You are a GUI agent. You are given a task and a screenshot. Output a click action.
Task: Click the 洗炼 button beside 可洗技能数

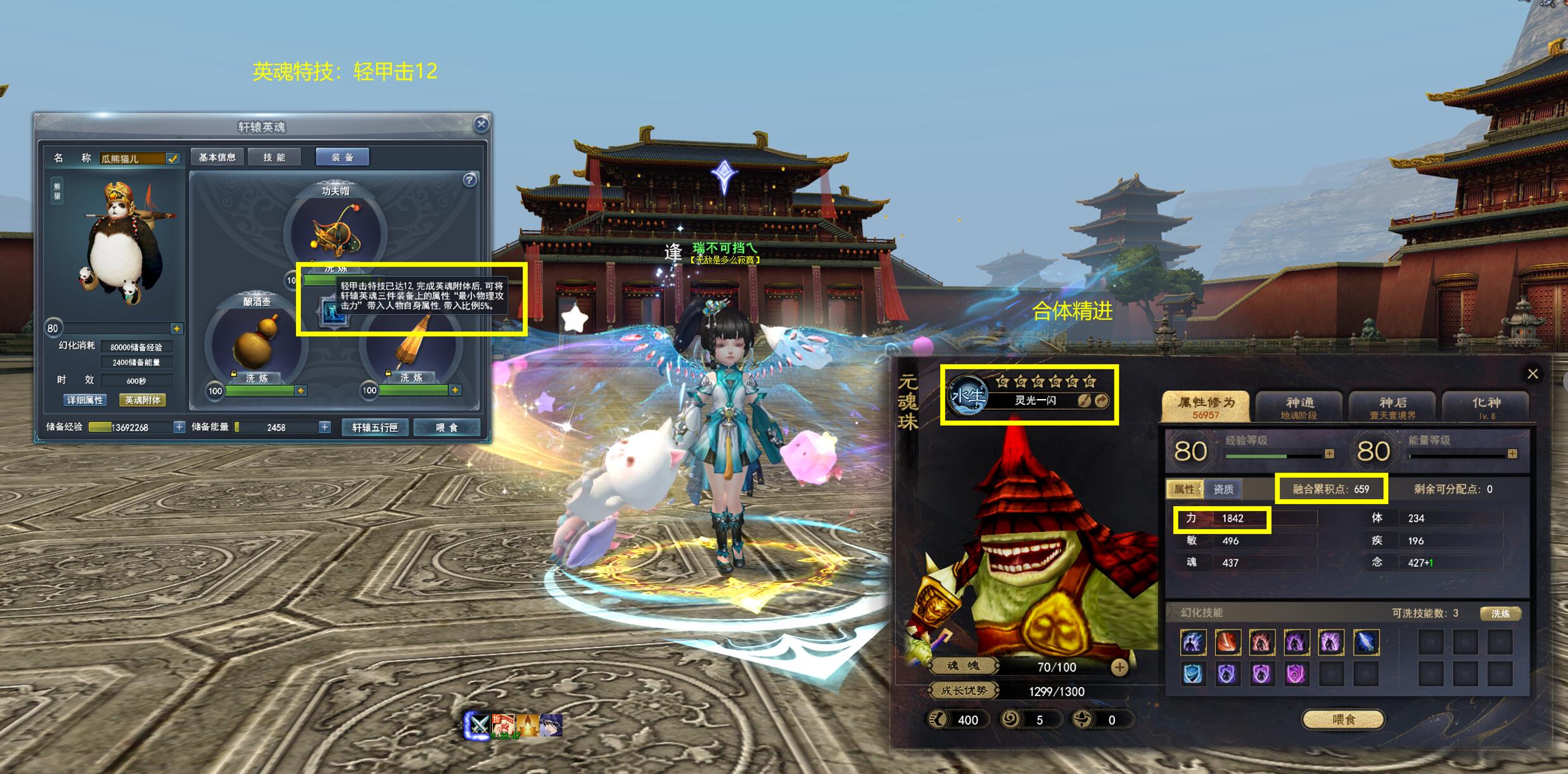[1500, 613]
